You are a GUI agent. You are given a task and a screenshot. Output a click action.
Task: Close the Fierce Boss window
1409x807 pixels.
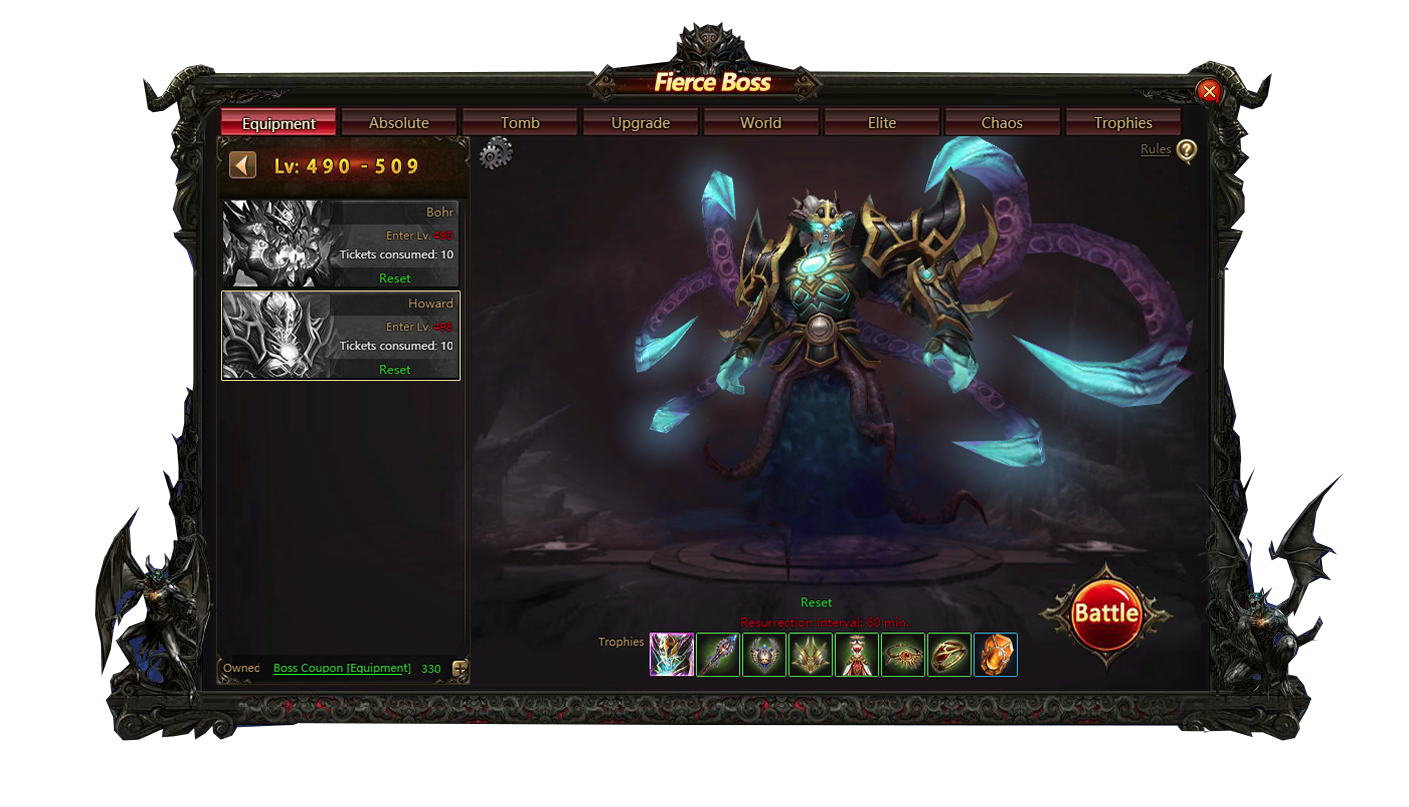click(x=1209, y=92)
